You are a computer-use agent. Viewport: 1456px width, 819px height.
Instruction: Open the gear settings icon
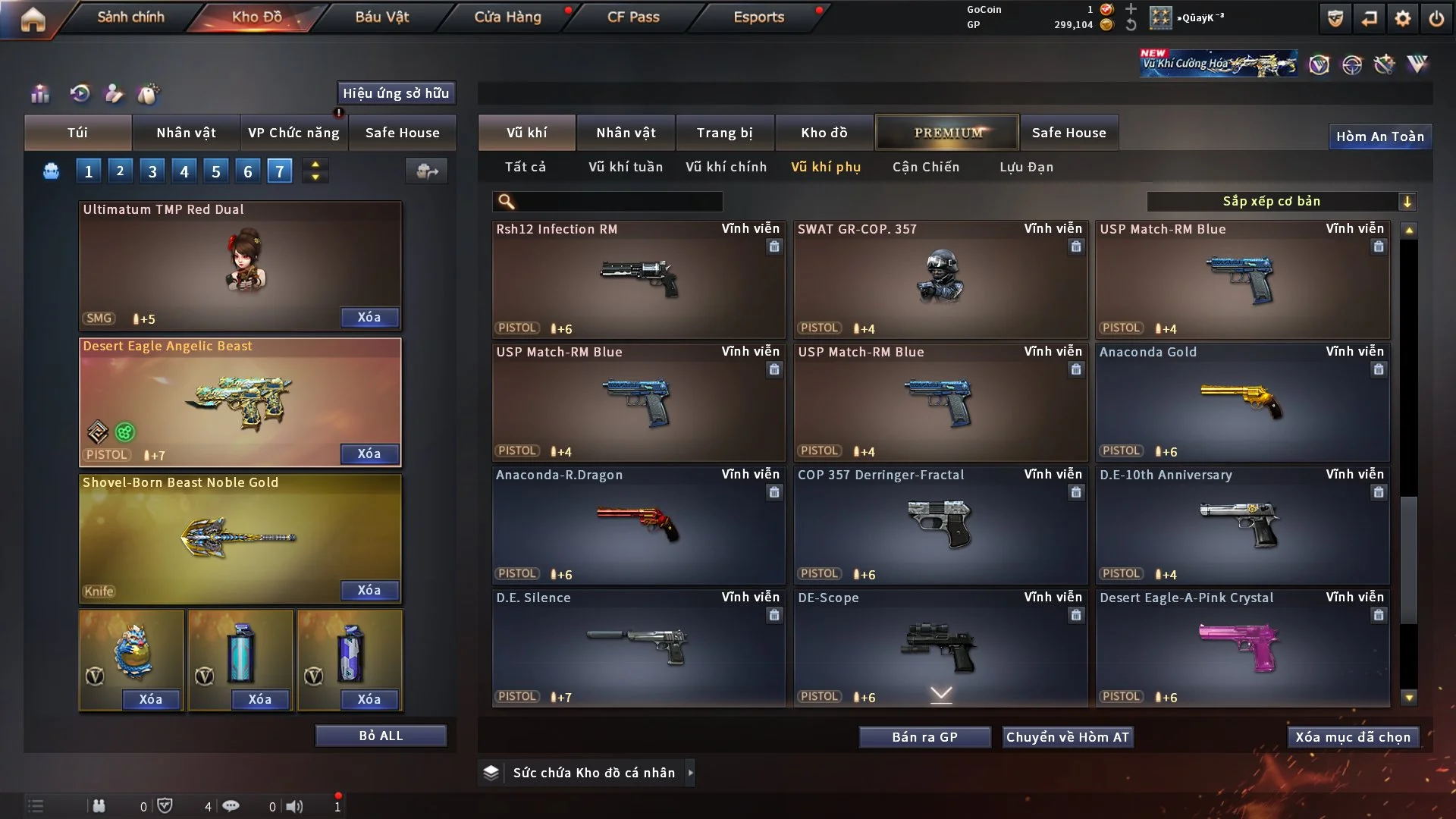coord(1403,18)
